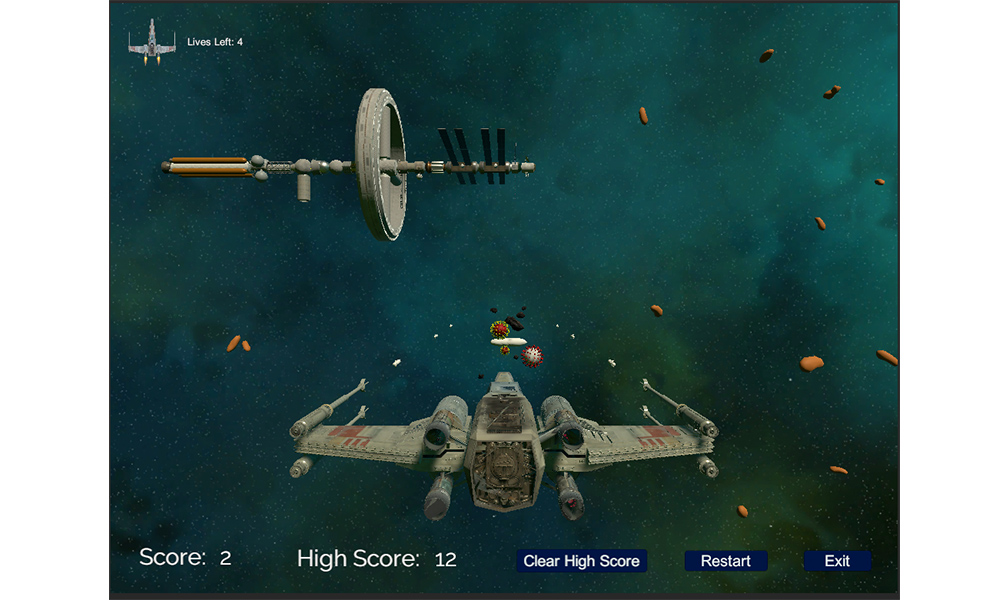Restart the game
The height and width of the screenshot is (600, 1000).
pos(725,561)
